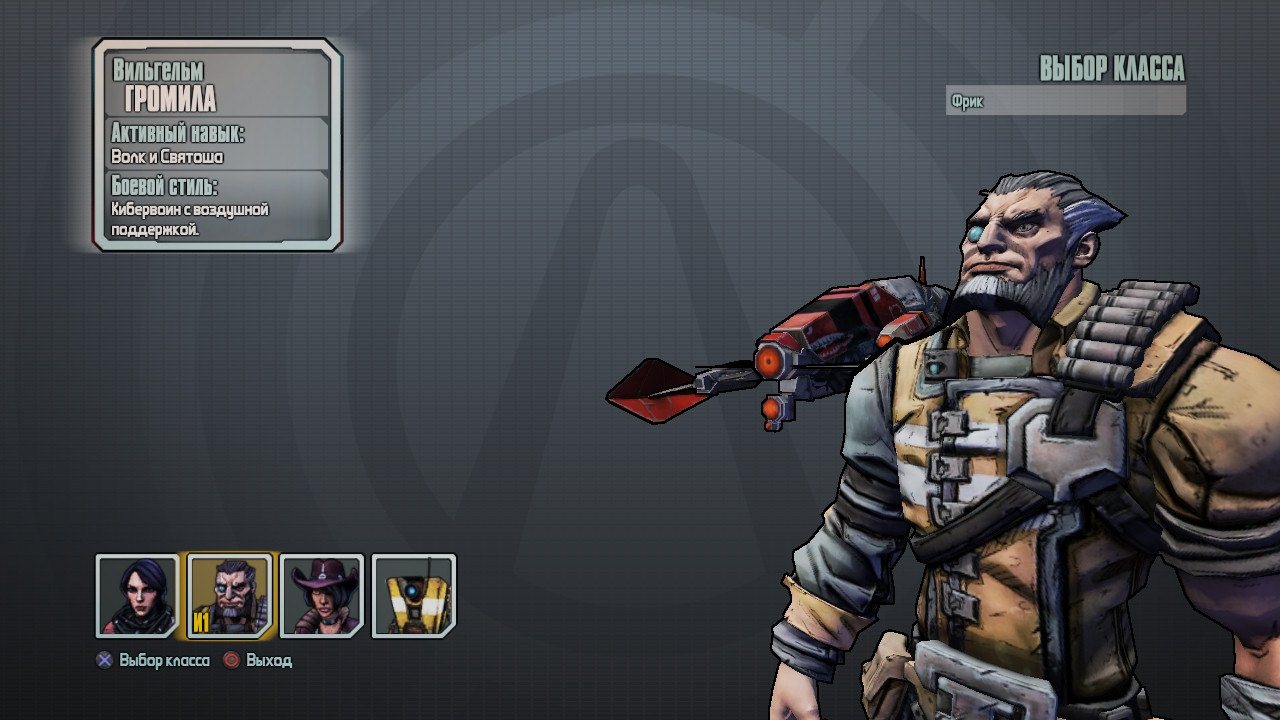This screenshot has width=1280, height=720.
Task: Open the Фрик field under Выбор класса
Action: coord(1065,101)
